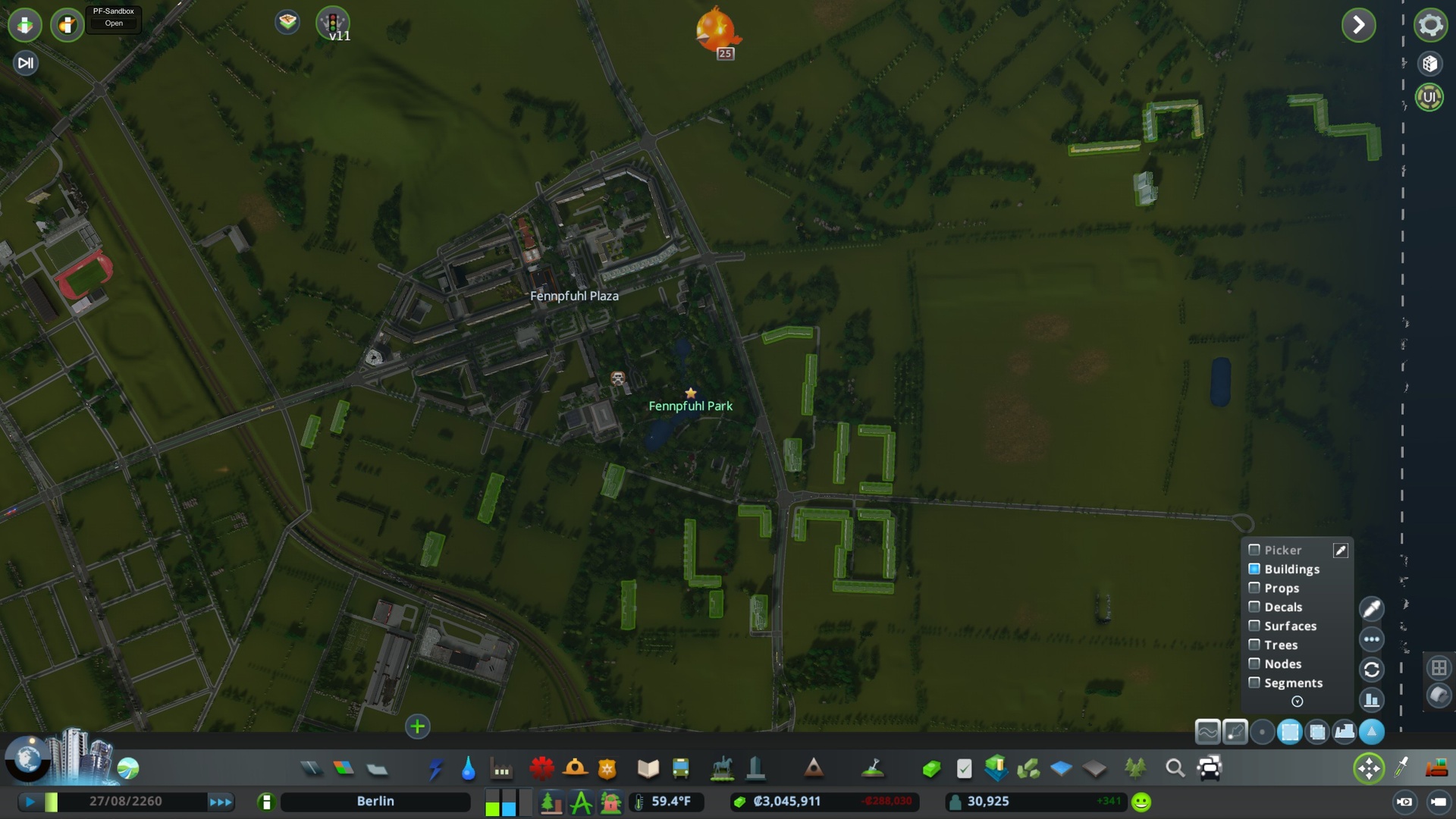The image size is (1456, 819).
Task: Open Fire & Rescue services from the toolbar
Action: [x=576, y=768]
